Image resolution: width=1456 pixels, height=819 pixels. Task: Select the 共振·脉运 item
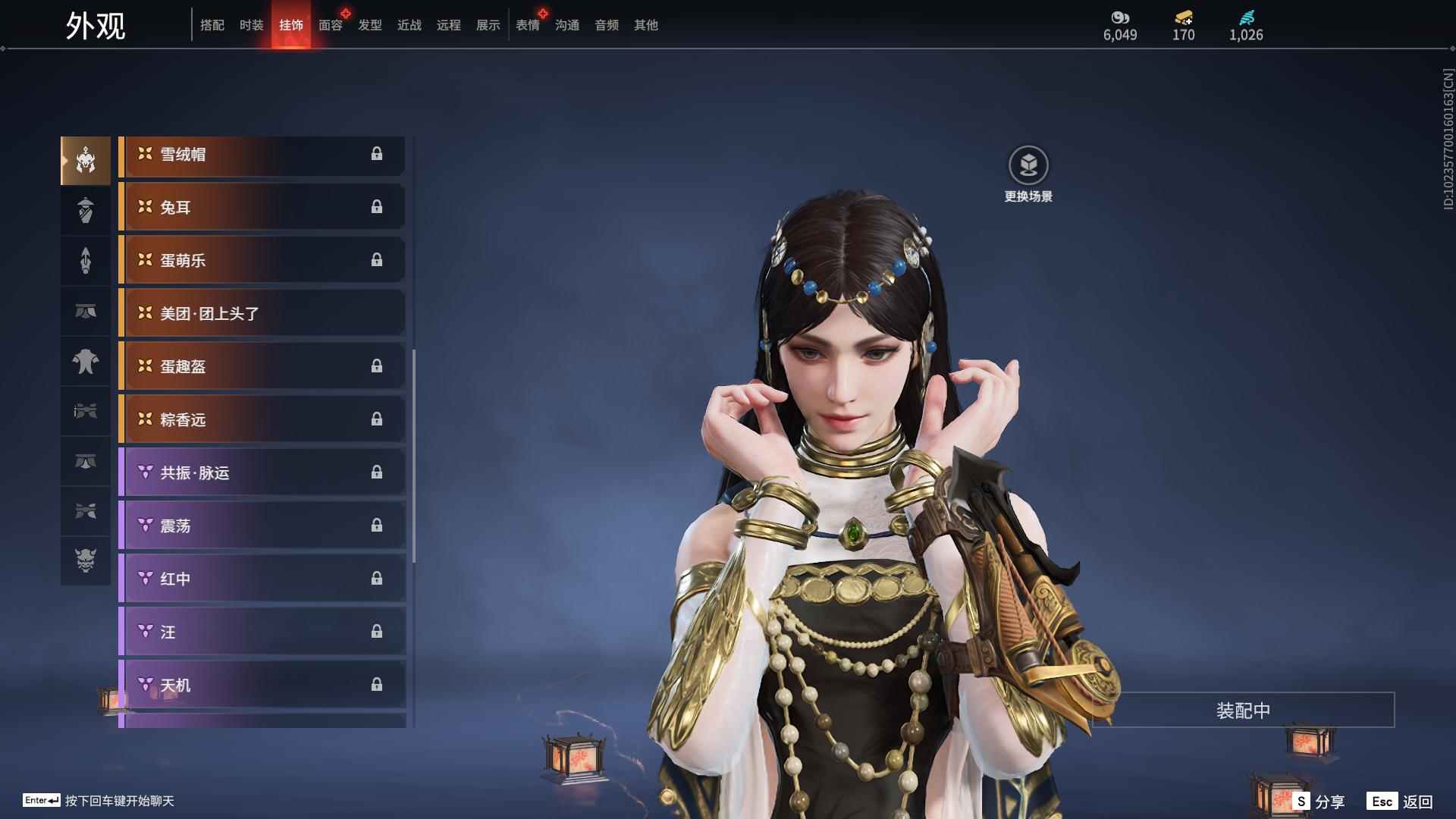[x=262, y=473]
